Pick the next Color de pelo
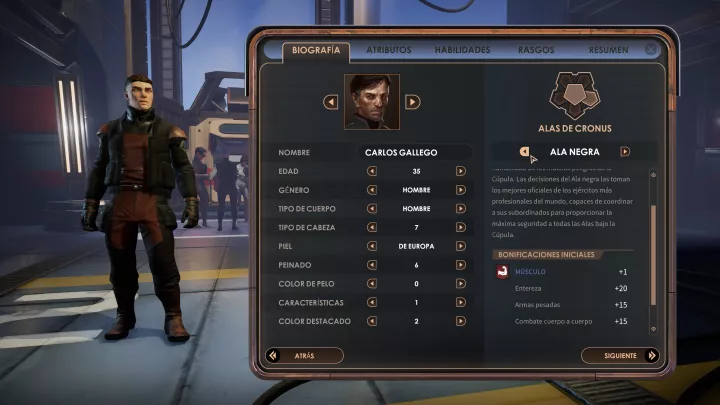The height and width of the screenshot is (405, 720). (460, 283)
